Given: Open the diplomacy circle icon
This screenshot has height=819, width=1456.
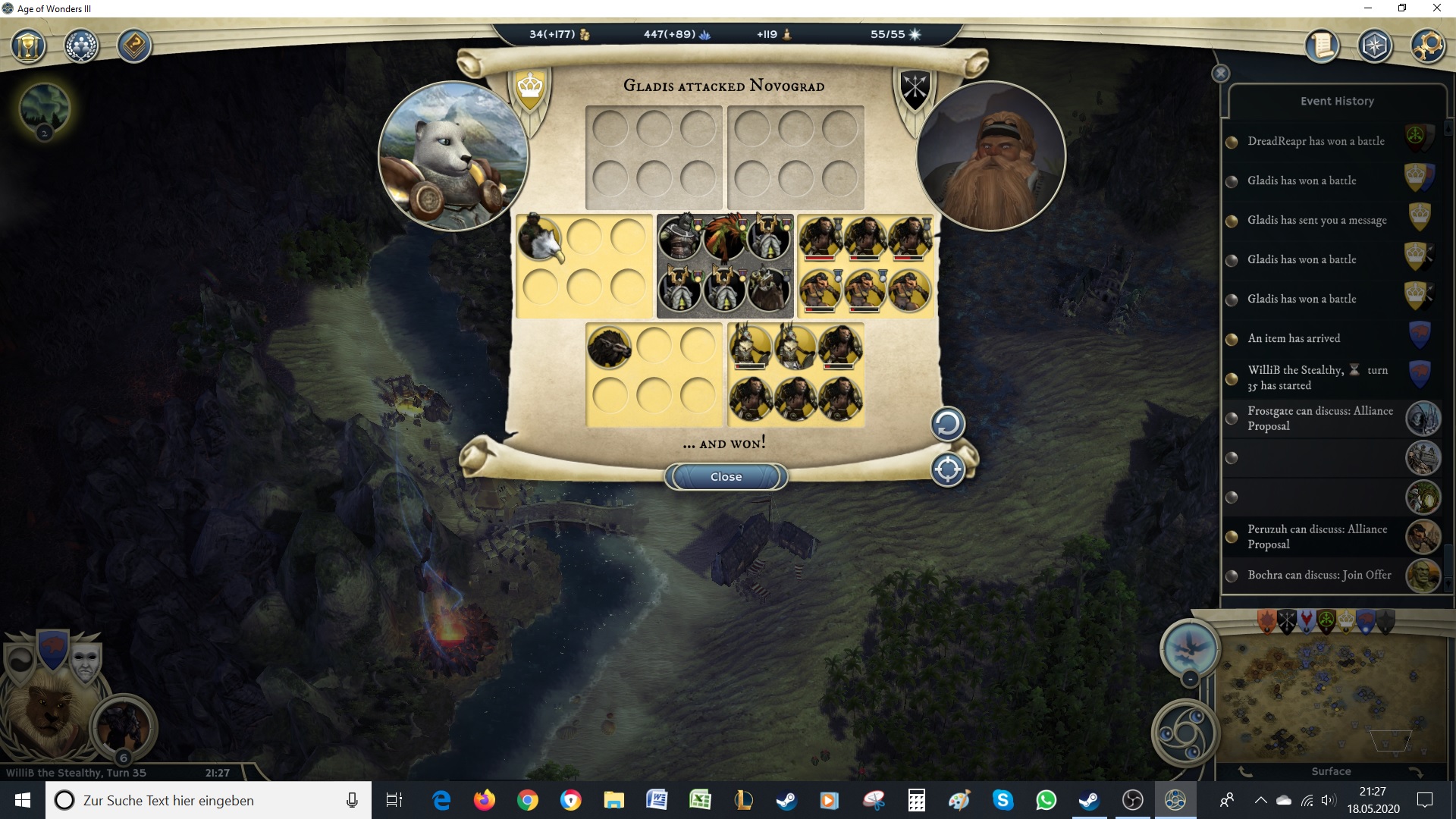Looking at the screenshot, I should (x=81, y=47).
